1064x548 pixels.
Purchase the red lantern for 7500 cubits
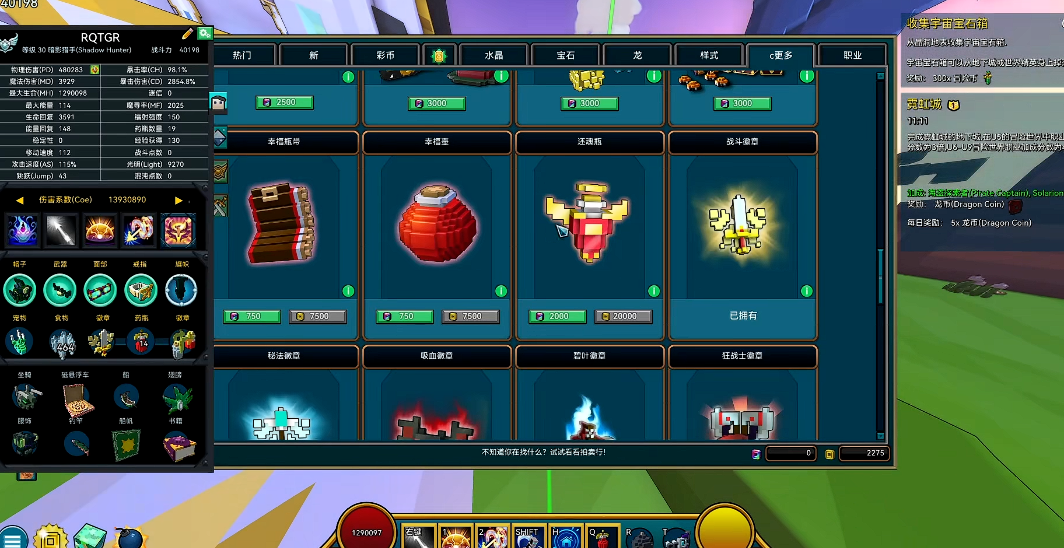click(x=473, y=316)
